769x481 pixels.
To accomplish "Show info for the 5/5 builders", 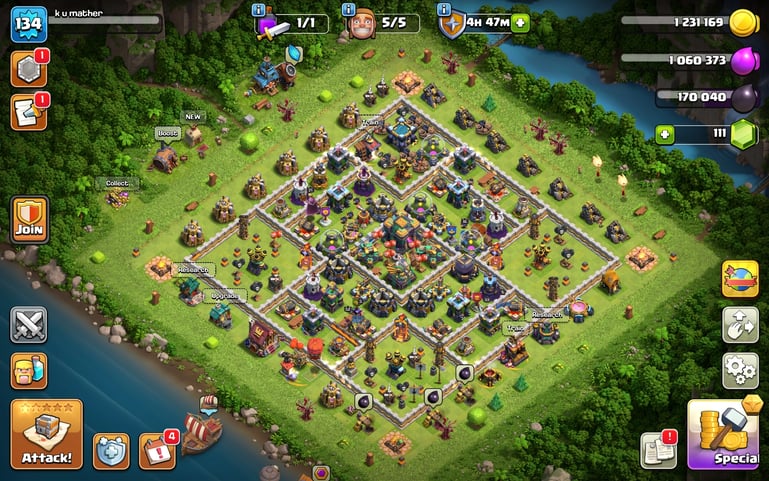I will tap(350, 9).
